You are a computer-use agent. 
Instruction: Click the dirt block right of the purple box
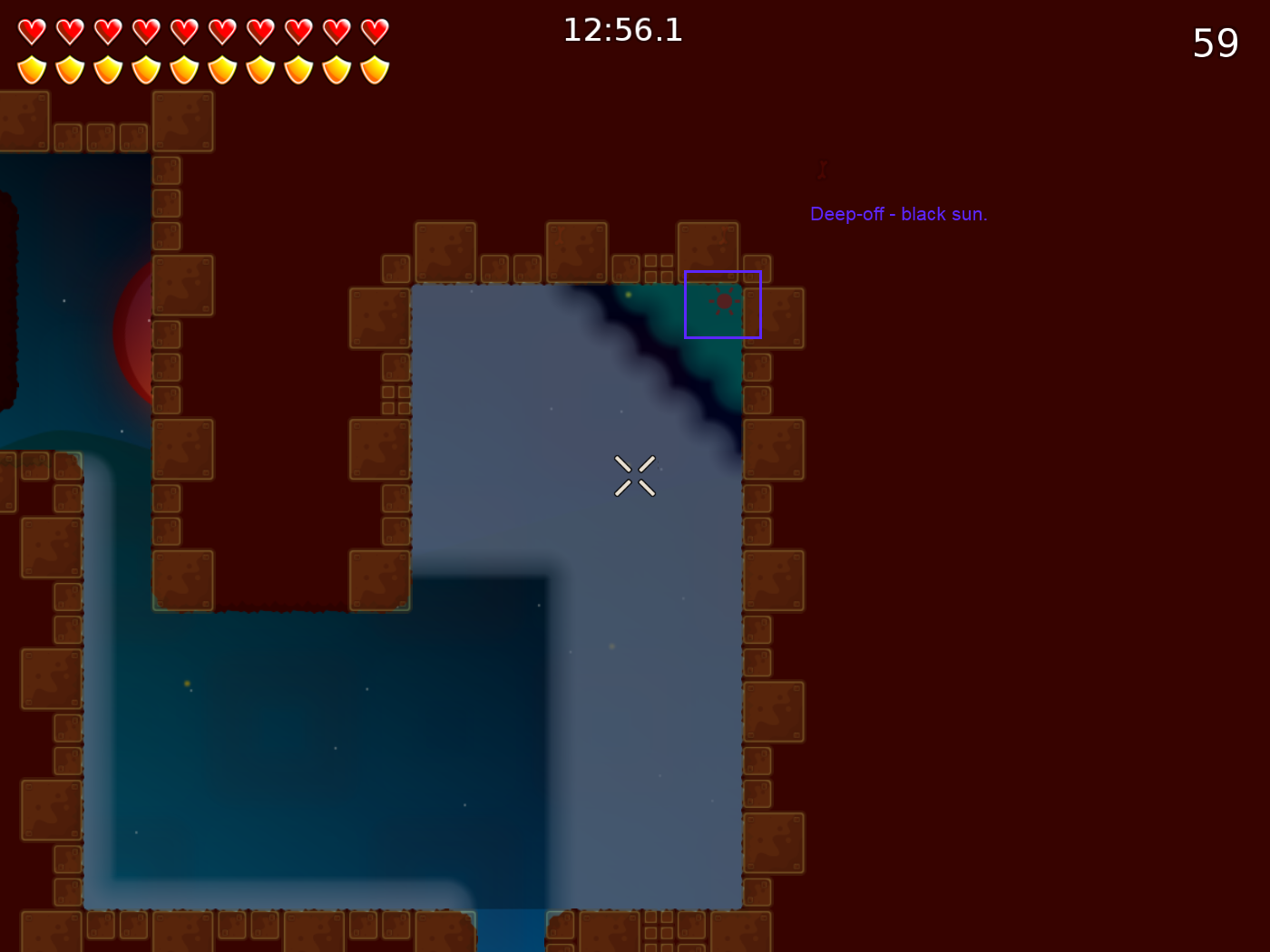click(776, 317)
